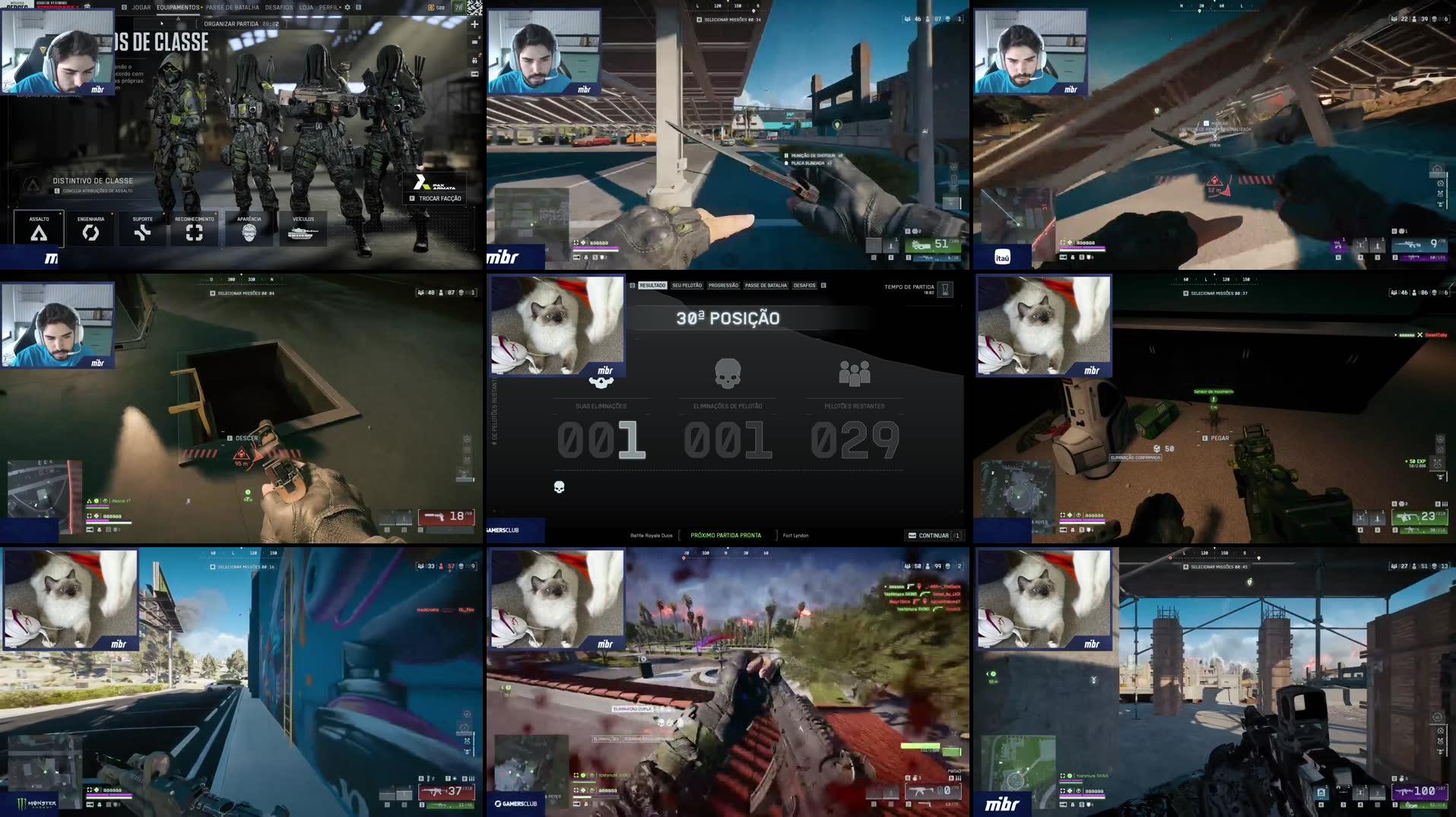Click the streamer webcam overlay thumbnail
This screenshot has width=1456, height=817.
(58, 50)
